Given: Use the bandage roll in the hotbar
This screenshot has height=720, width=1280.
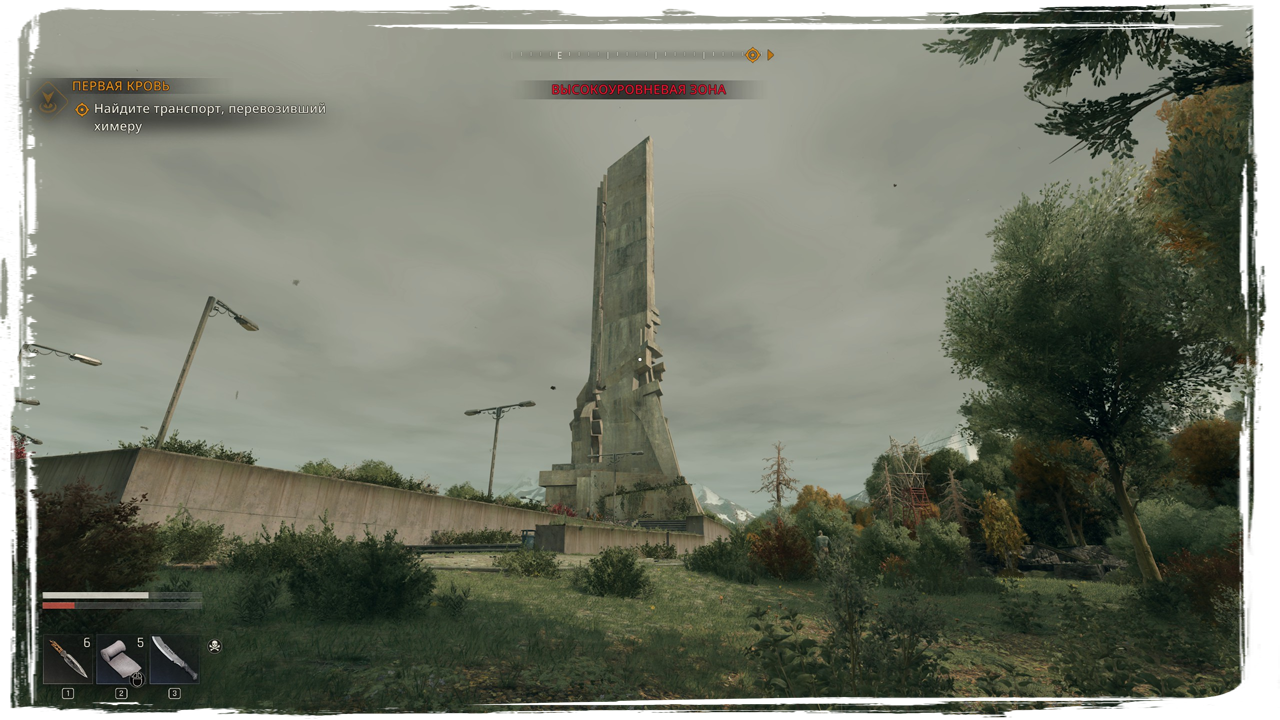Looking at the screenshot, I should 121,660.
